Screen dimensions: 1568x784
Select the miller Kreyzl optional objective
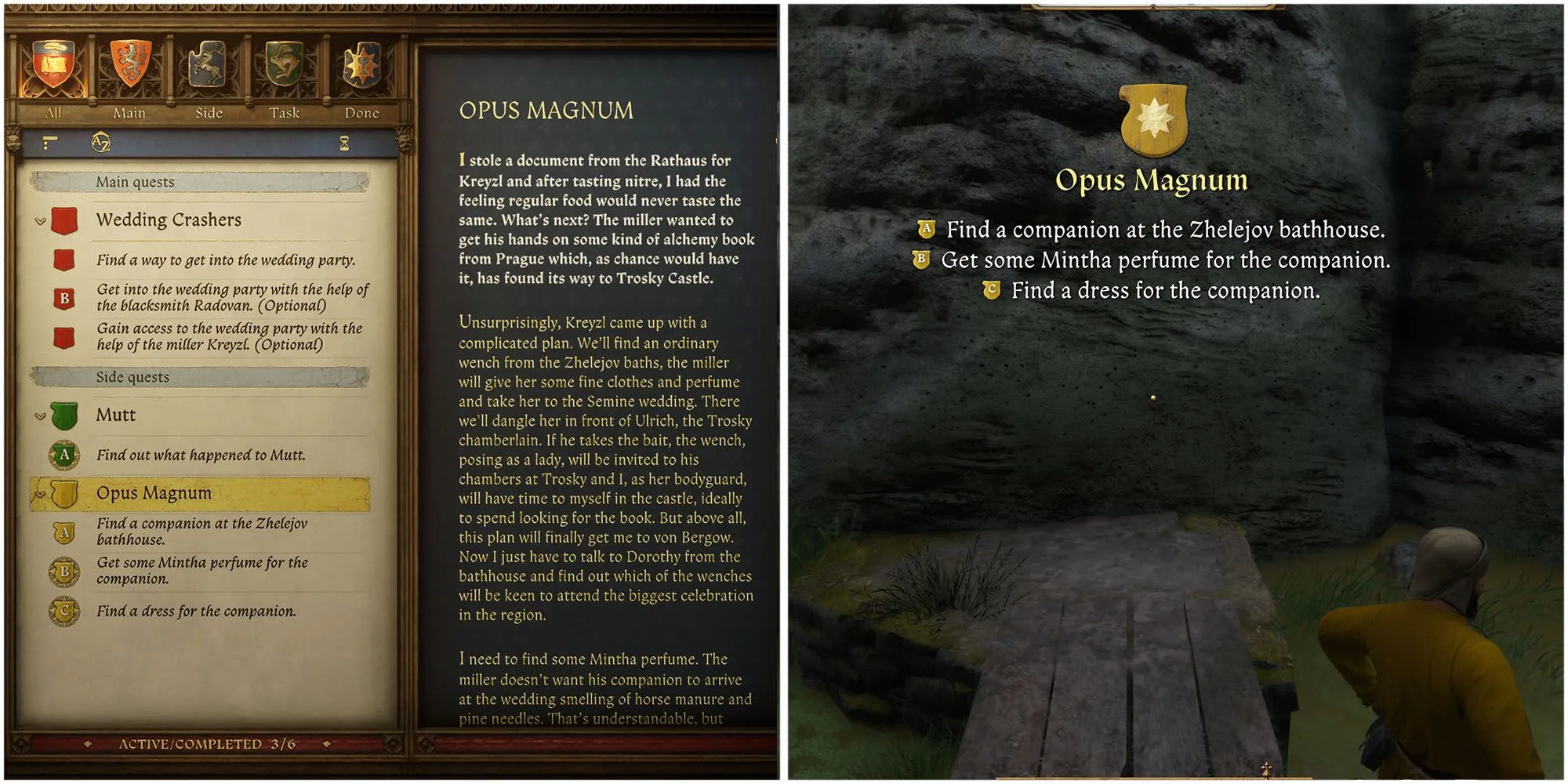229,336
